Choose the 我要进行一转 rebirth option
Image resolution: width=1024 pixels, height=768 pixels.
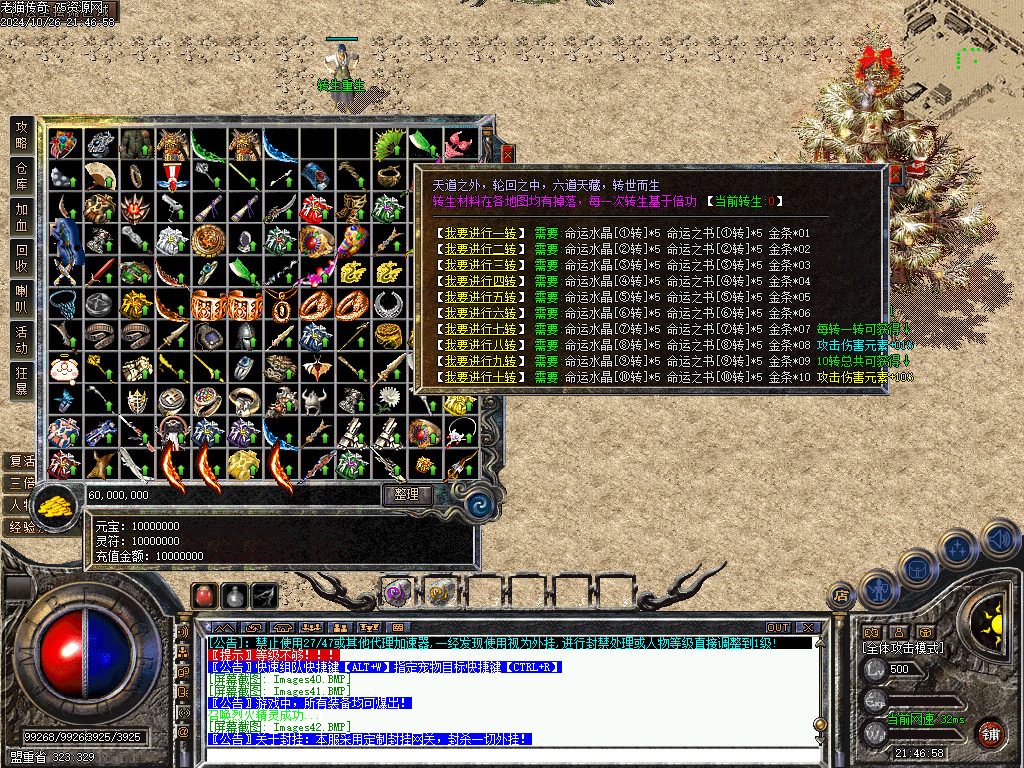481,233
